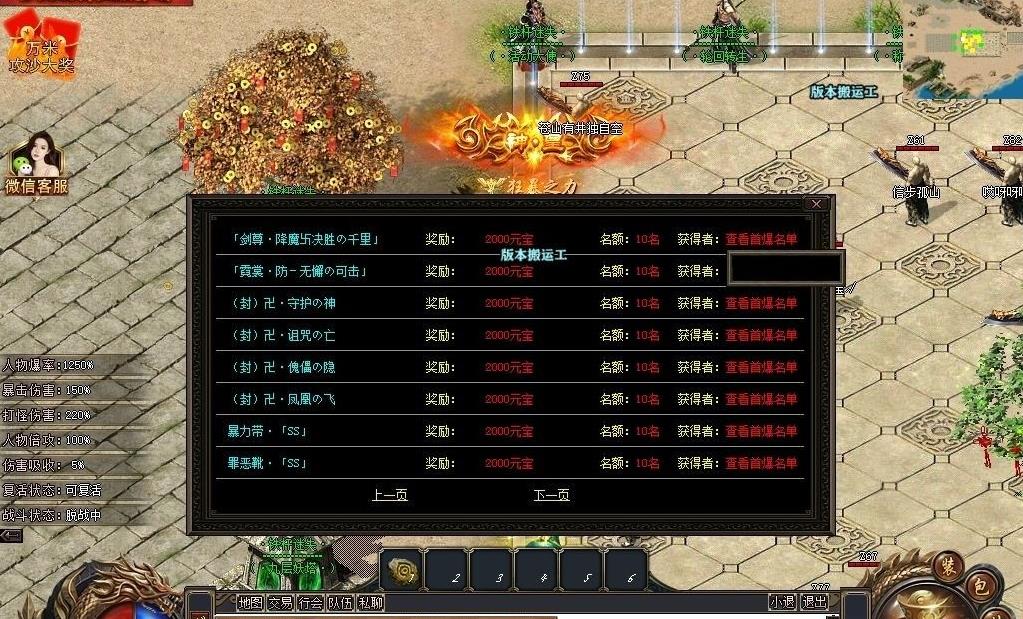Viewport: 1023px width, 619px height.
Task: View first-drop list for 暴力带 SS
Action: point(761,431)
